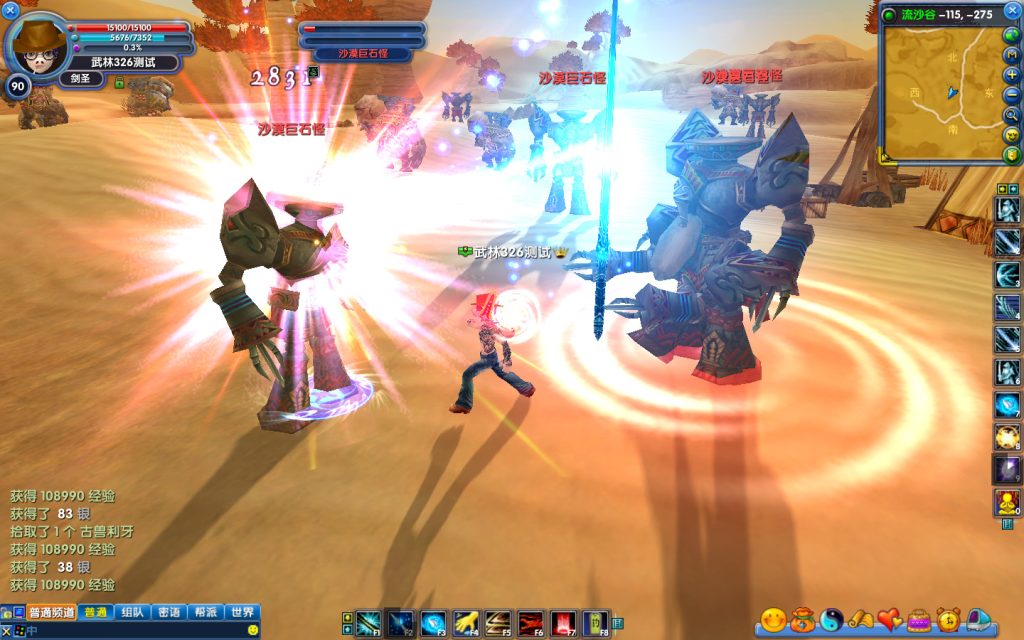Open the 世界 chat tab

(241, 613)
